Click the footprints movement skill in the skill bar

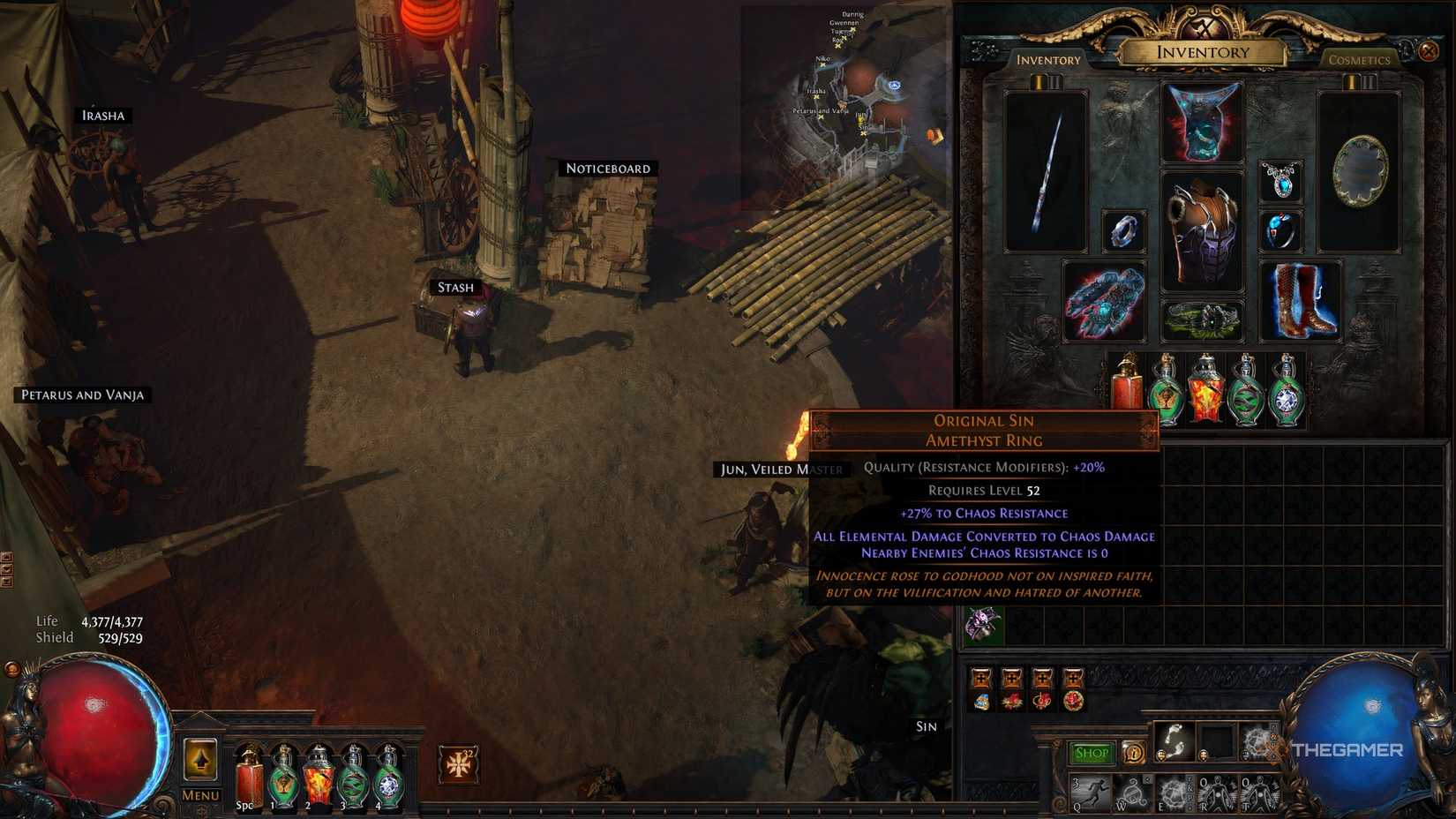point(1174,740)
